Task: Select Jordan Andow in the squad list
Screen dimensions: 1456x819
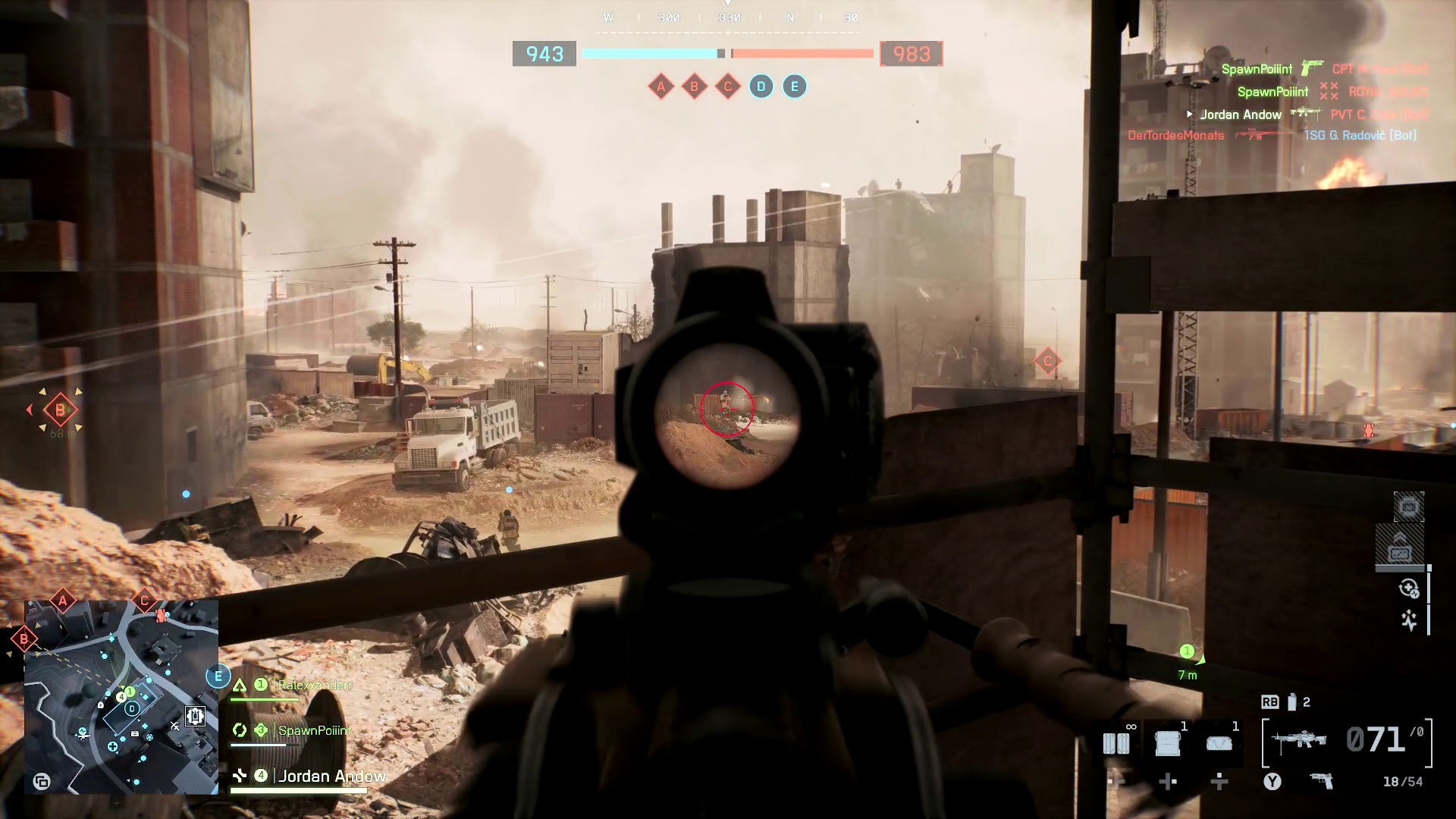Action: 331,776
